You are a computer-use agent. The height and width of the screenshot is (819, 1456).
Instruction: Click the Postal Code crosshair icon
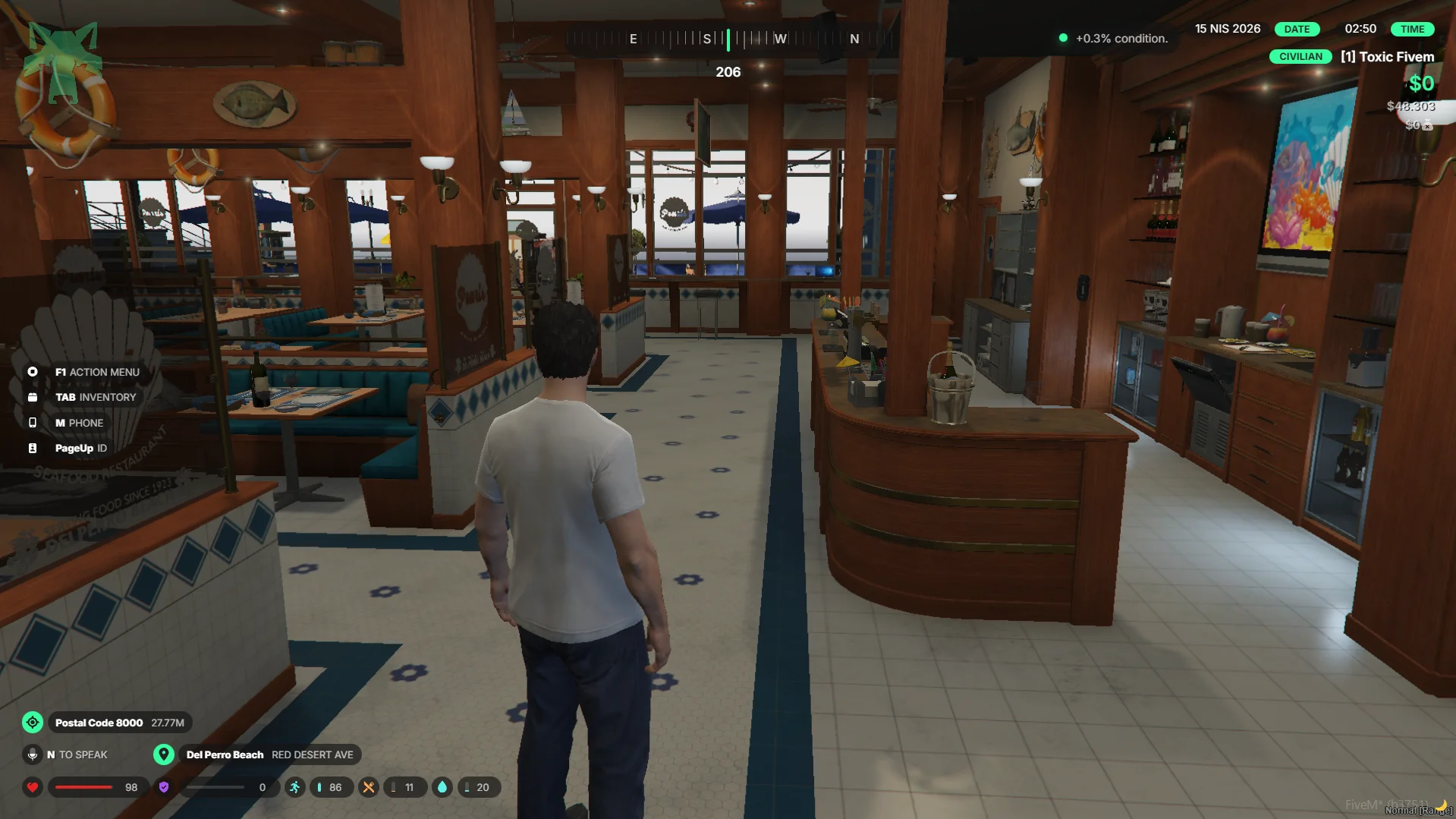coord(33,723)
